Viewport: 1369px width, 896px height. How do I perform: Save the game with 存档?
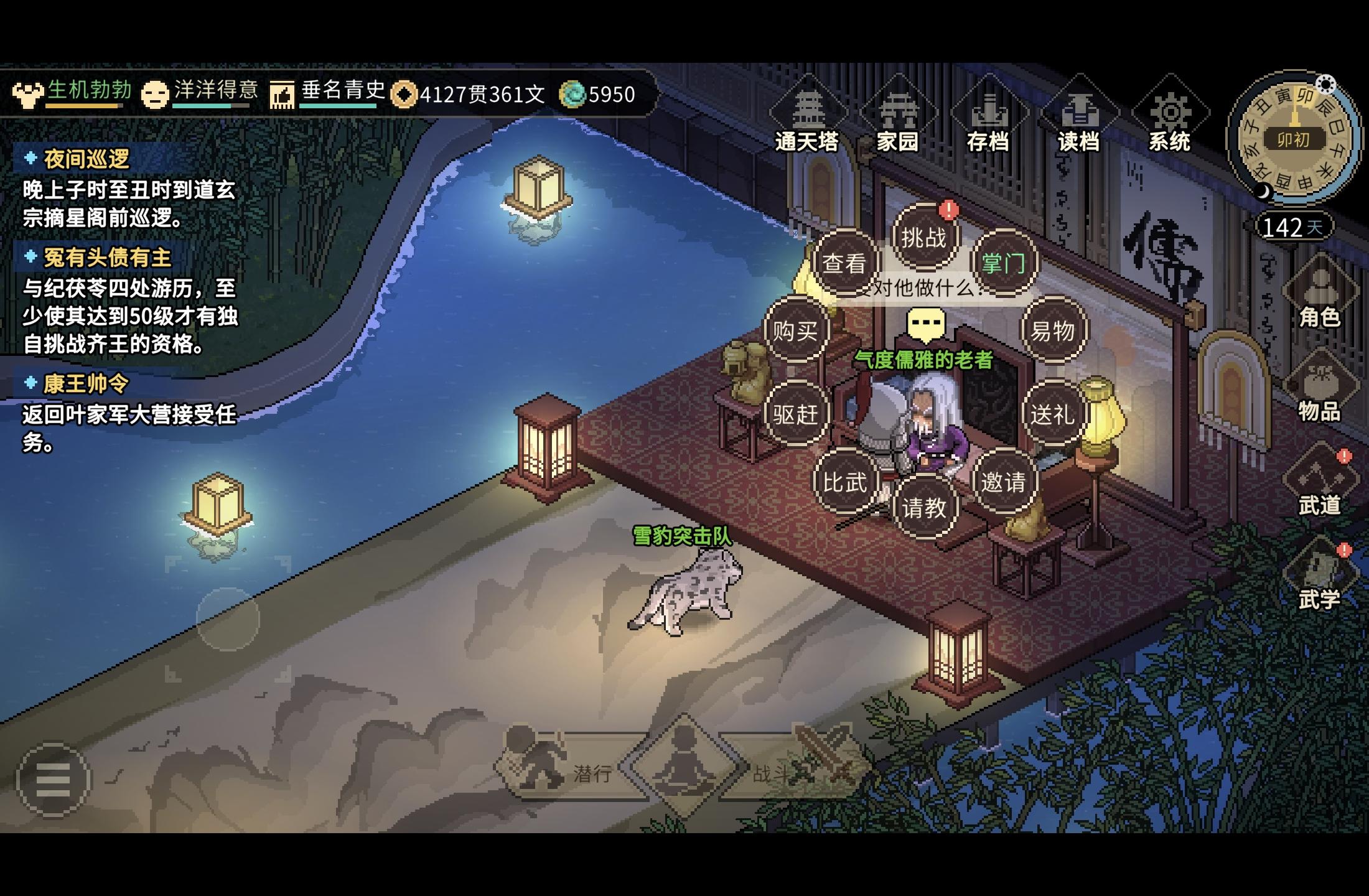988,118
